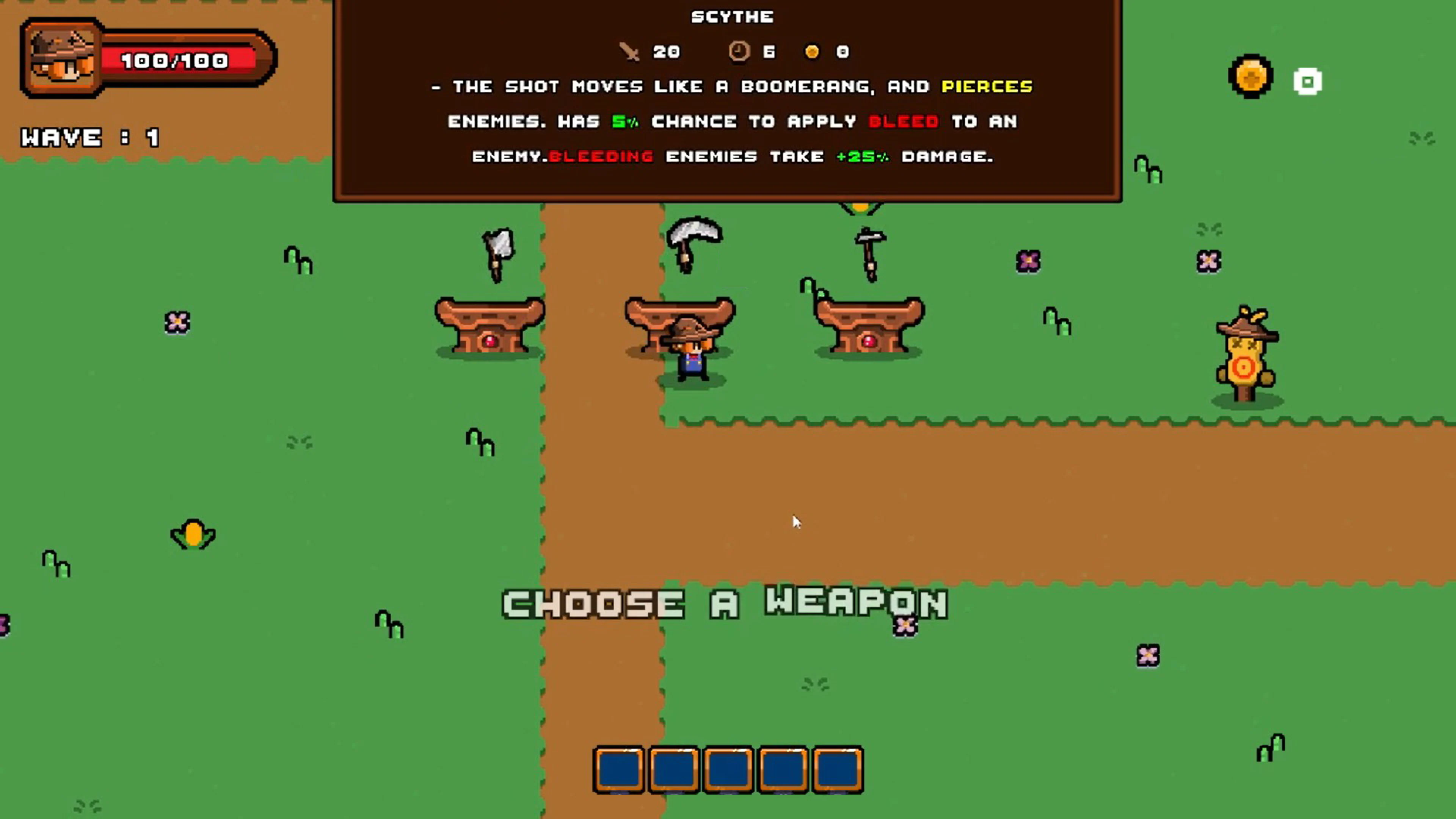This screenshot has width=1456, height=819.
Task: Click the clock cooldown icon in the tooltip
Action: point(739,52)
